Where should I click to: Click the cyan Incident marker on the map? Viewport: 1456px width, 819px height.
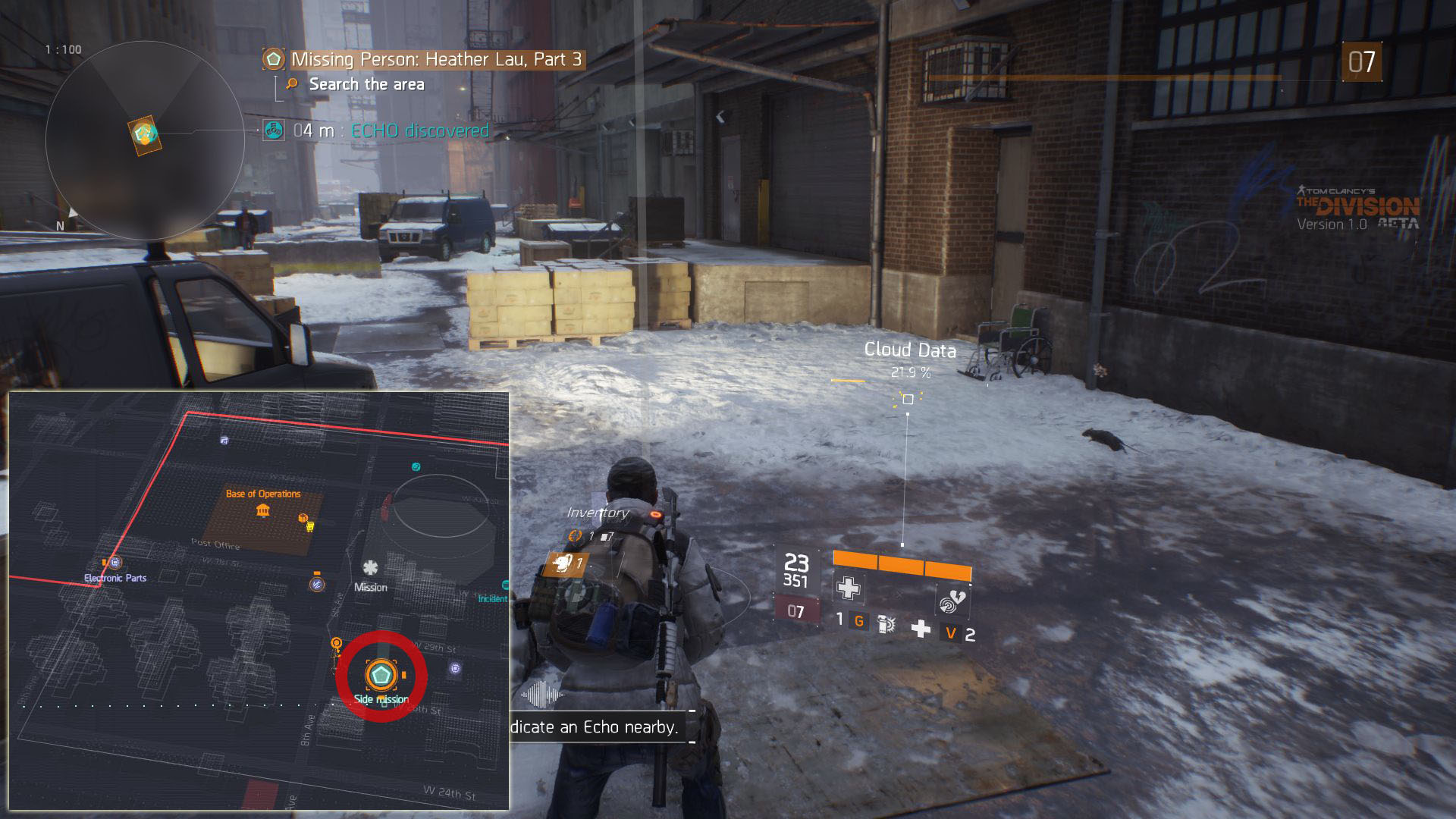pos(504,585)
